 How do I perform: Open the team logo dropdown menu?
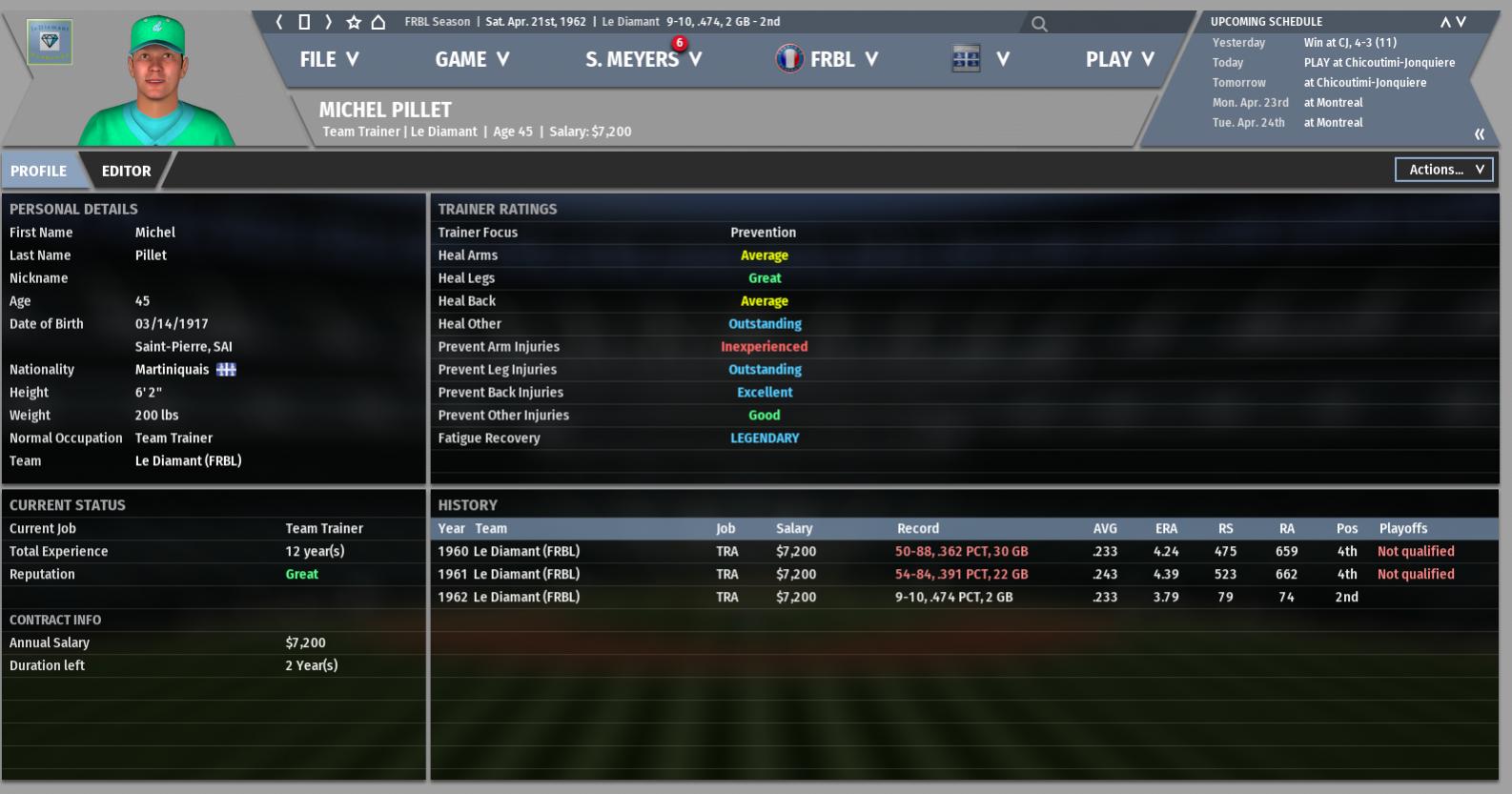point(981,59)
